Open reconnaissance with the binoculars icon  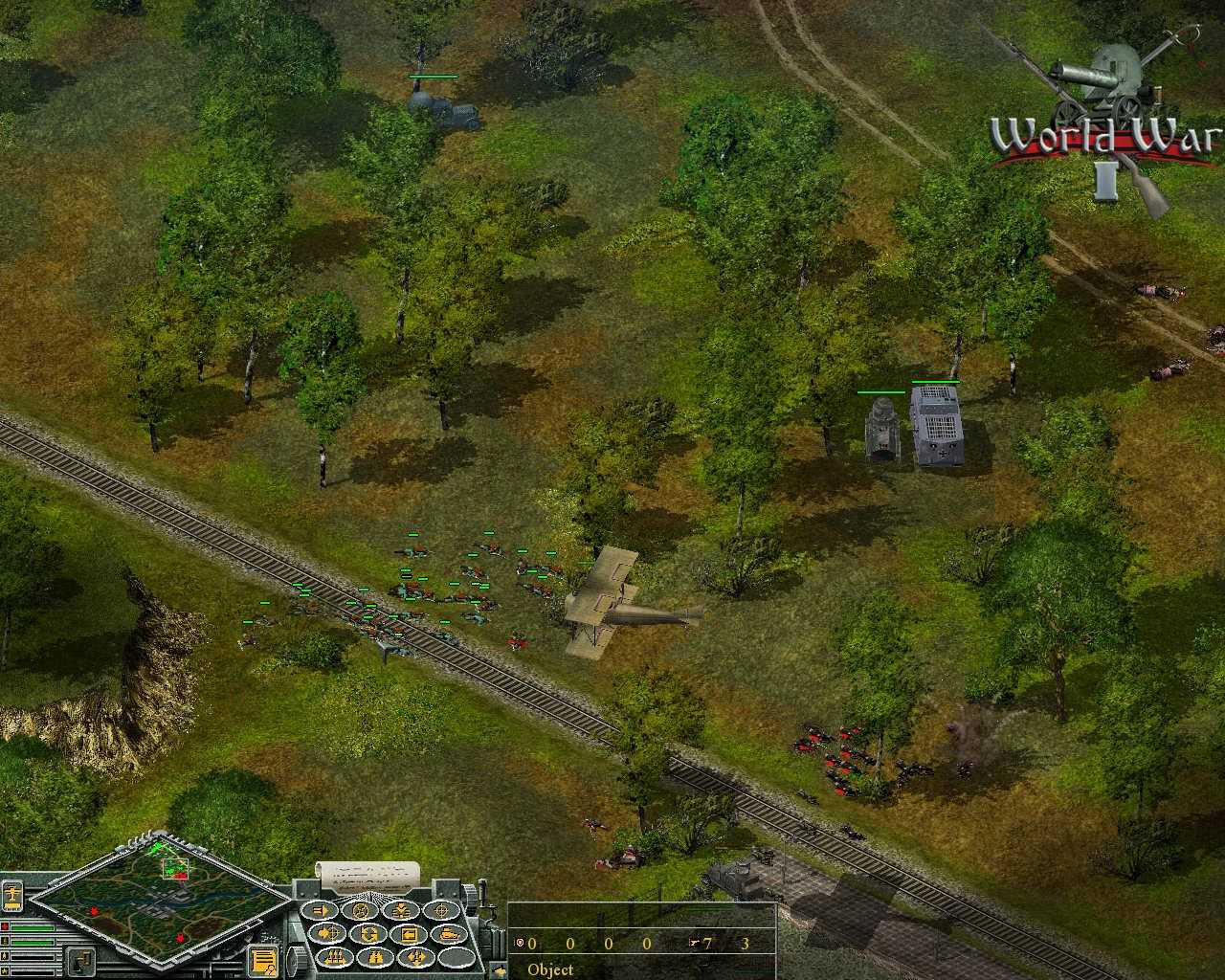376,958
